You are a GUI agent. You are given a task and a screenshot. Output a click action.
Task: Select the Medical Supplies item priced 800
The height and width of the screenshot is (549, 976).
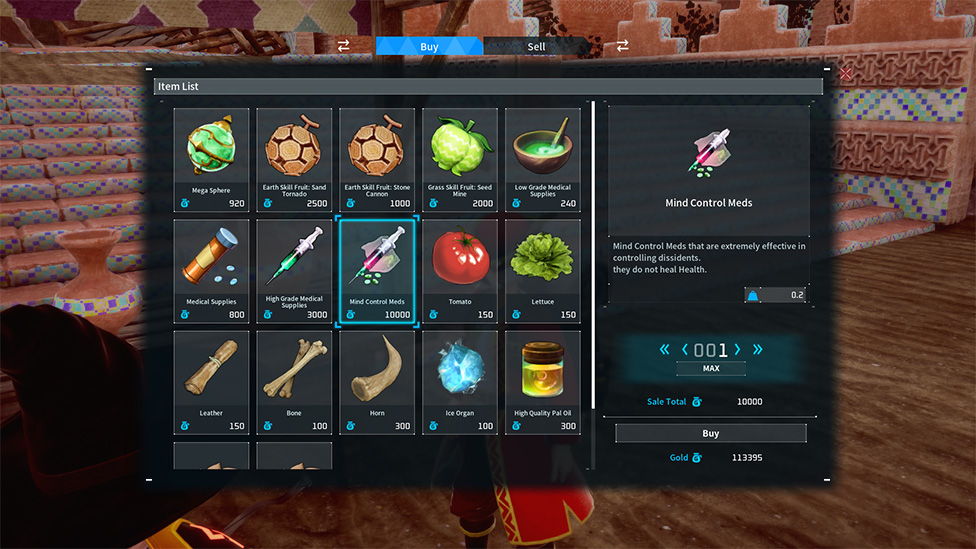(x=211, y=272)
